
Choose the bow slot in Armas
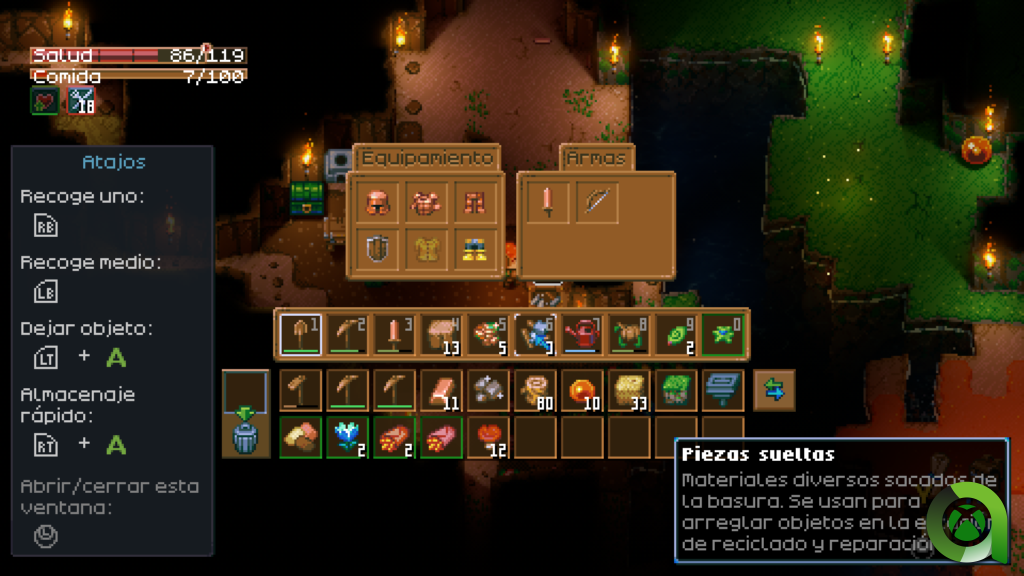point(596,202)
